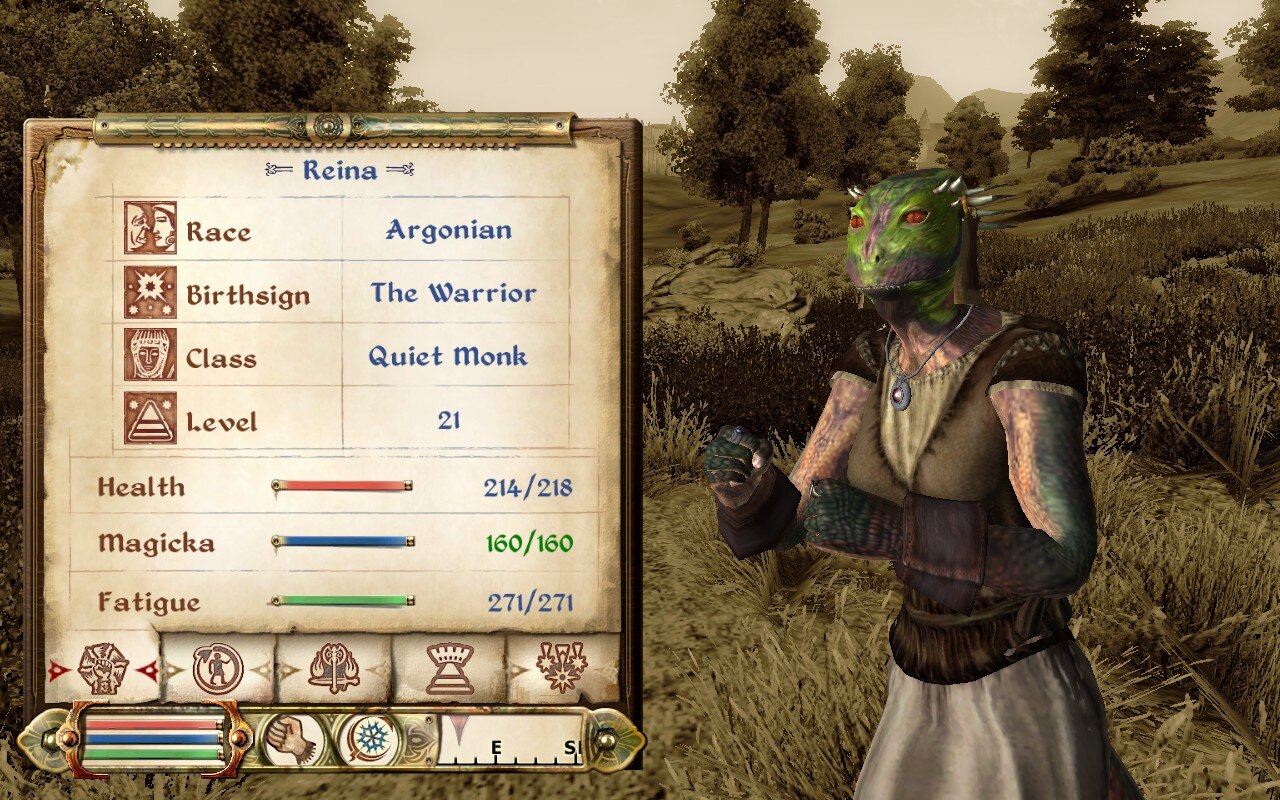Open the map via the compass strip
Image resolution: width=1280 pixels, height=800 pixels.
point(512,741)
